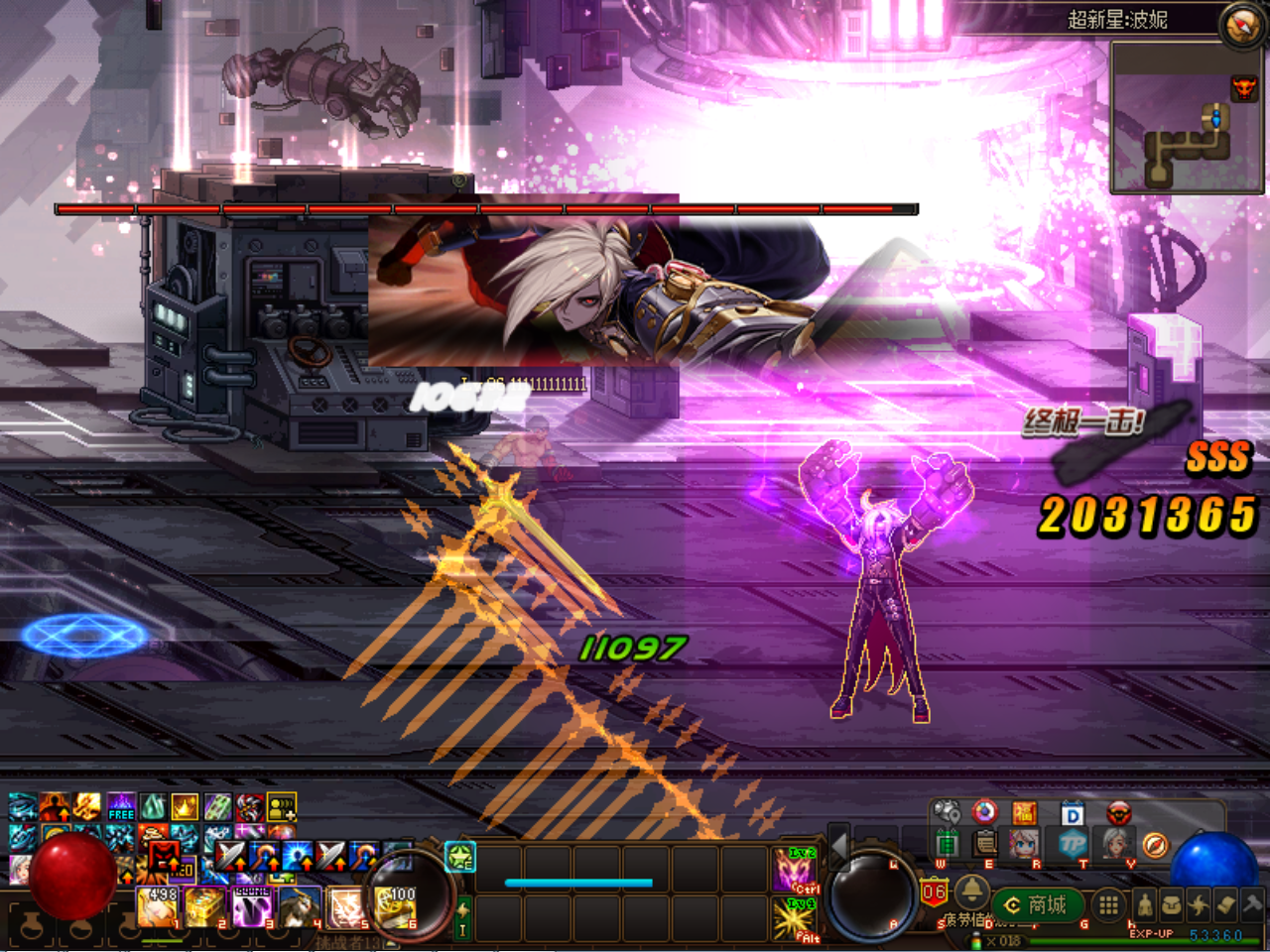Open the green gift check-in icon

[946, 843]
